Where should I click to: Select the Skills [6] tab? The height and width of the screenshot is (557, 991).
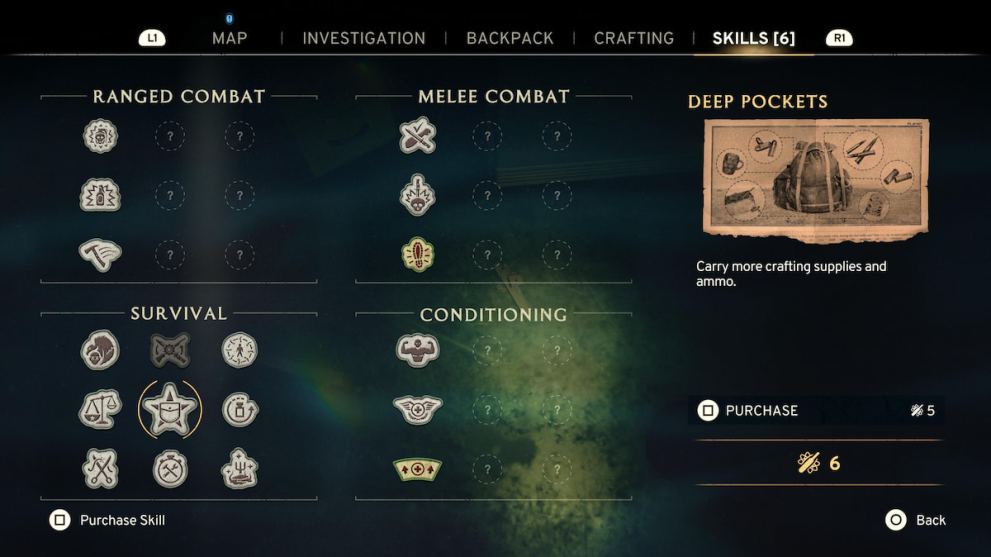tap(753, 38)
